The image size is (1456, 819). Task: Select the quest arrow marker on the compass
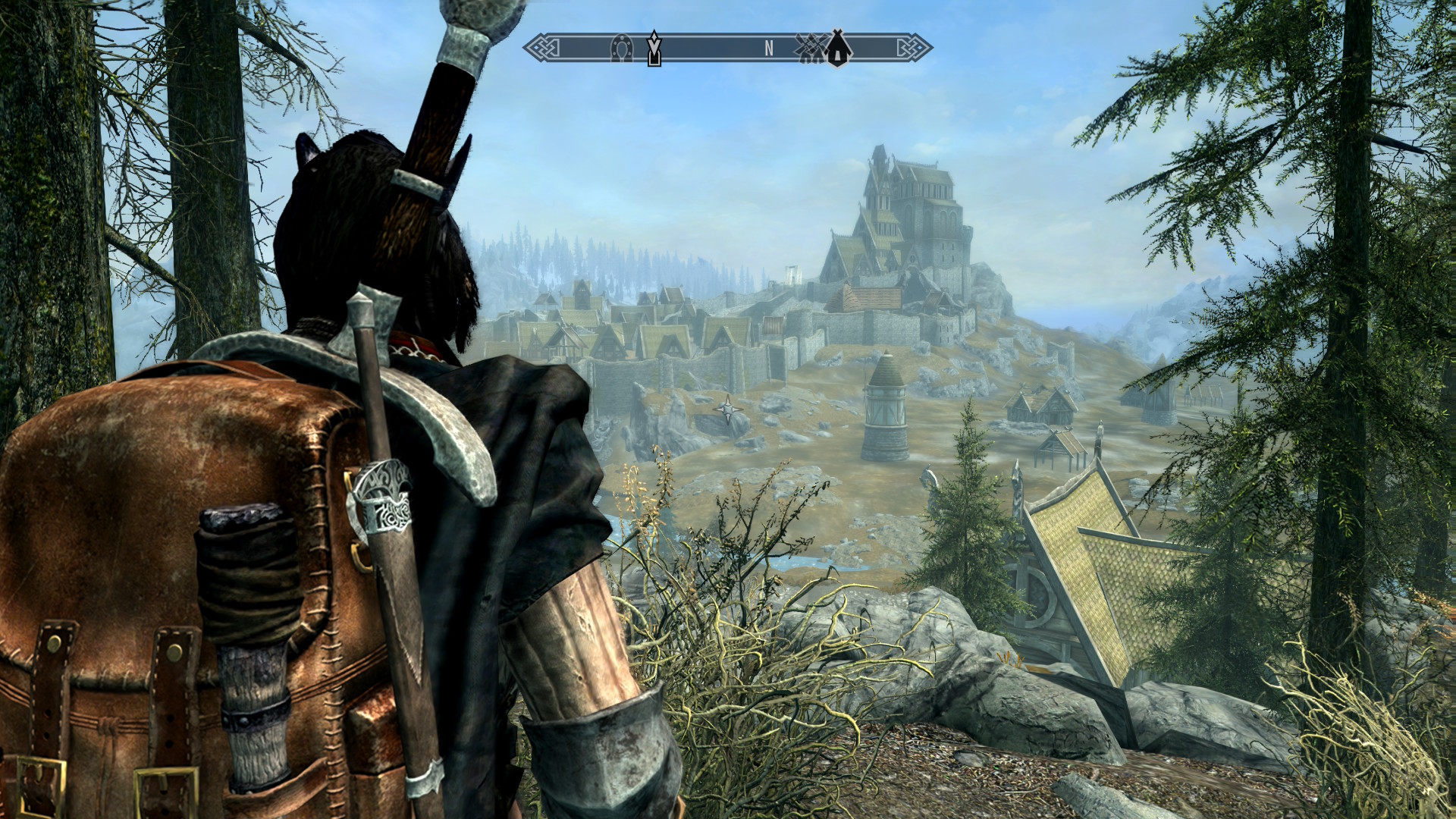pos(654,49)
